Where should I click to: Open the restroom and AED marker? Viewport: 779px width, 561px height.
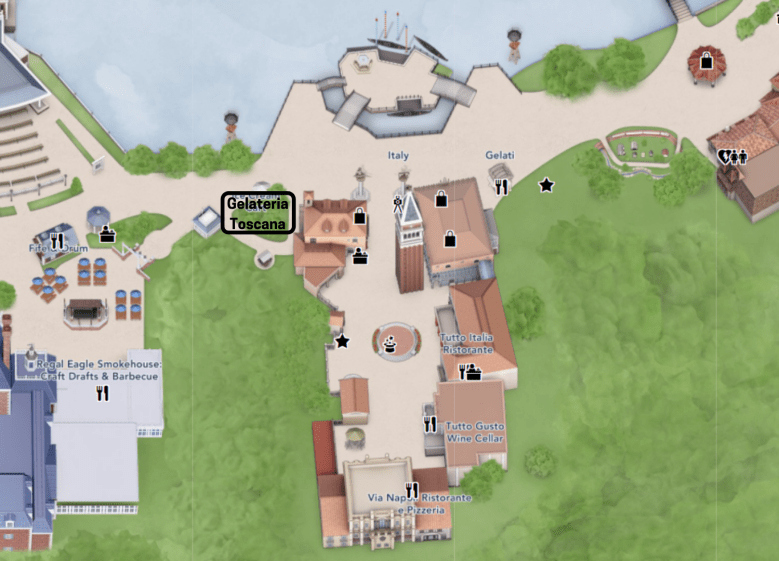732,157
